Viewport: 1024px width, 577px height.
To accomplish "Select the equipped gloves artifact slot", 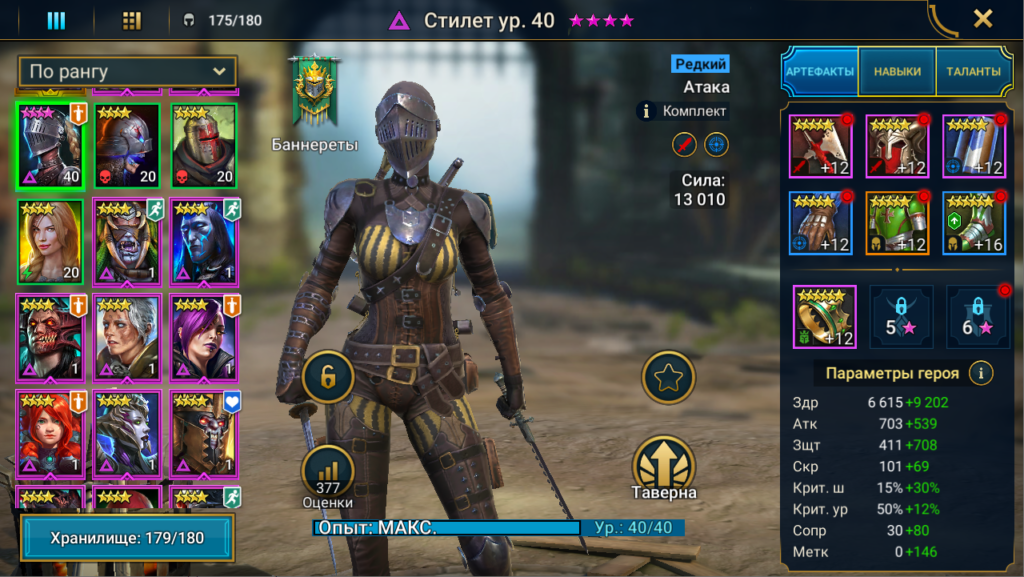I will tap(820, 223).
